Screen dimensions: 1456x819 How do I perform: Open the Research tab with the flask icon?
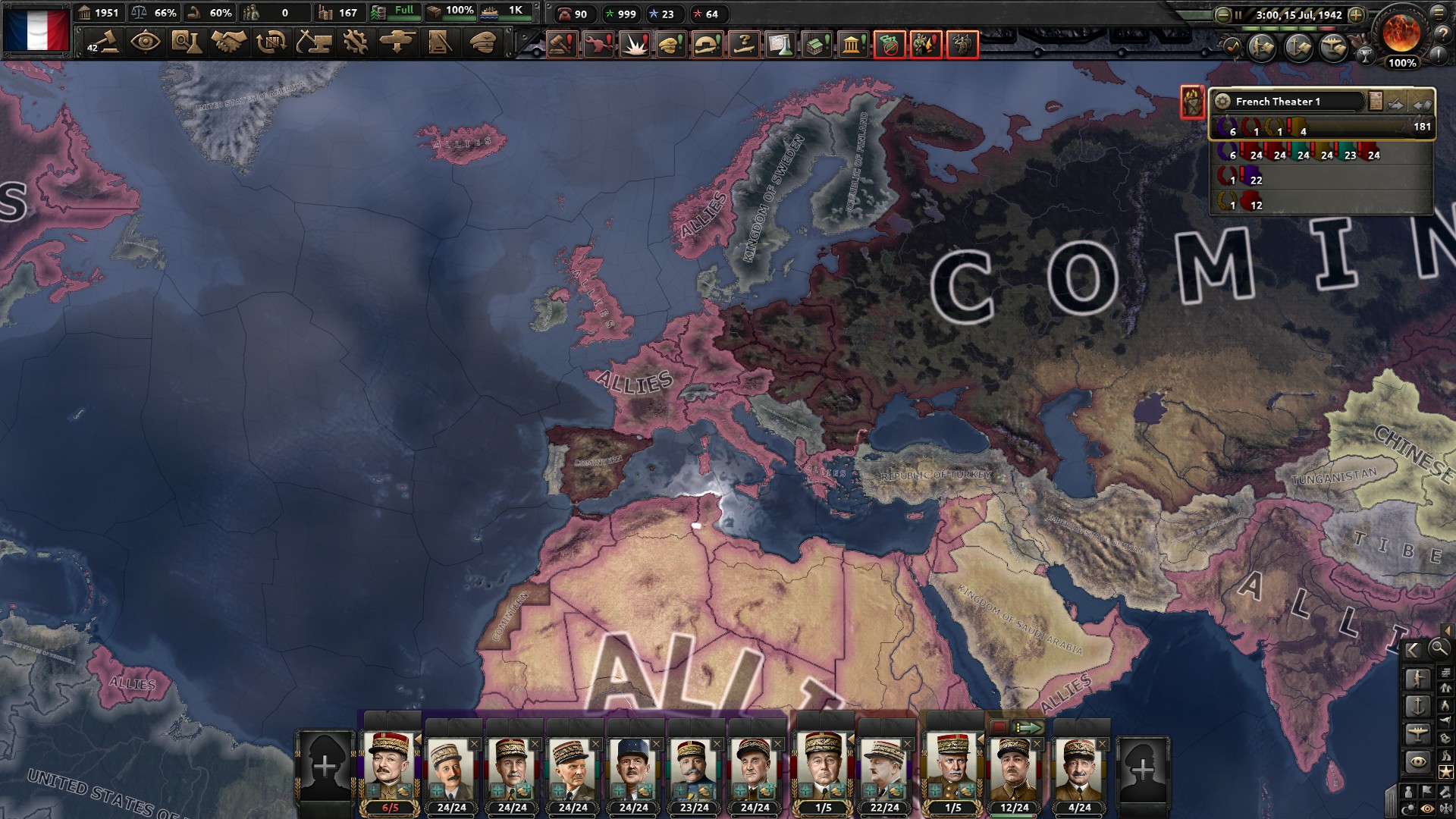click(187, 43)
